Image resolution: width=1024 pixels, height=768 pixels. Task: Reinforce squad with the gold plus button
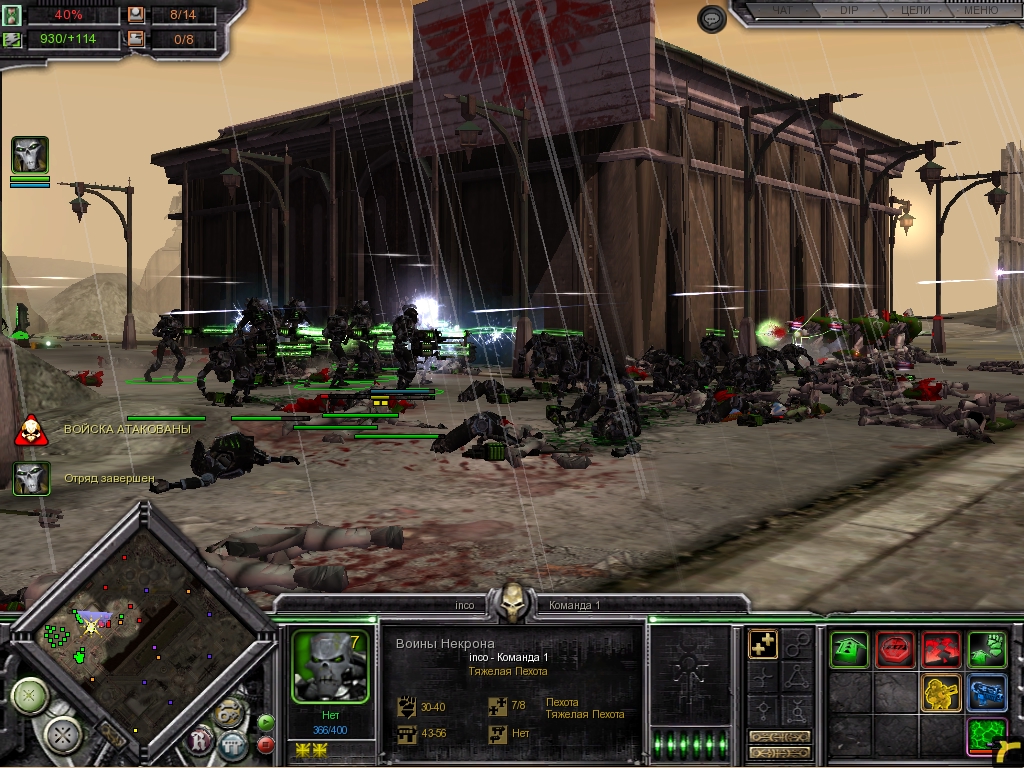point(763,645)
